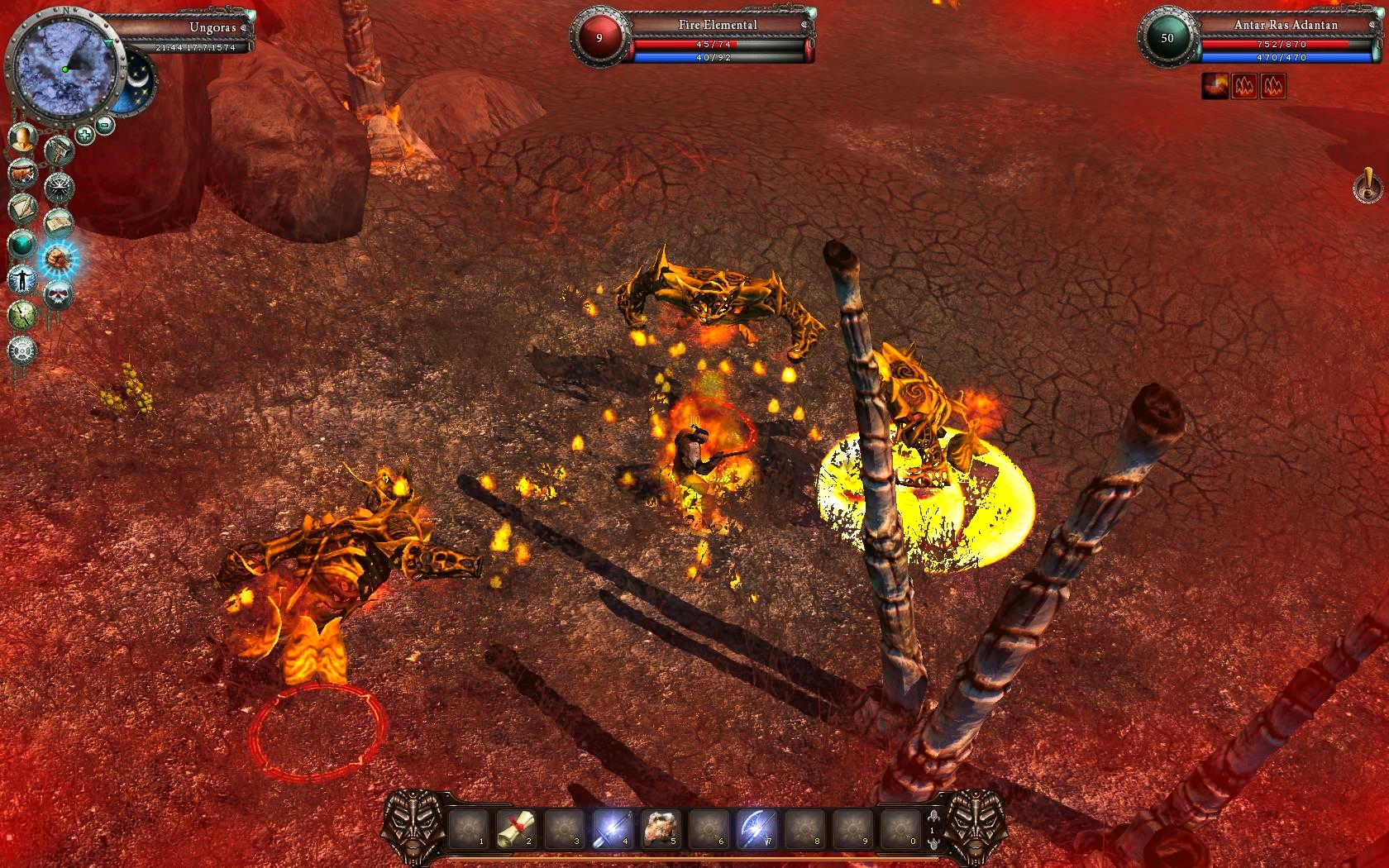
Task: Toggle the glowing fist combat icon
Action: point(59,260)
